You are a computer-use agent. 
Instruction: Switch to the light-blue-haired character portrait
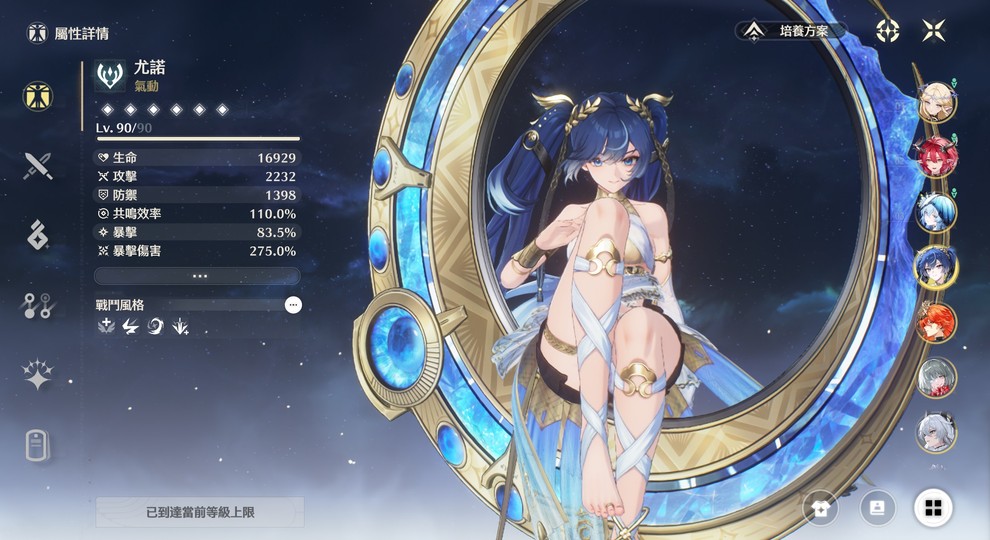pos(937,212)
